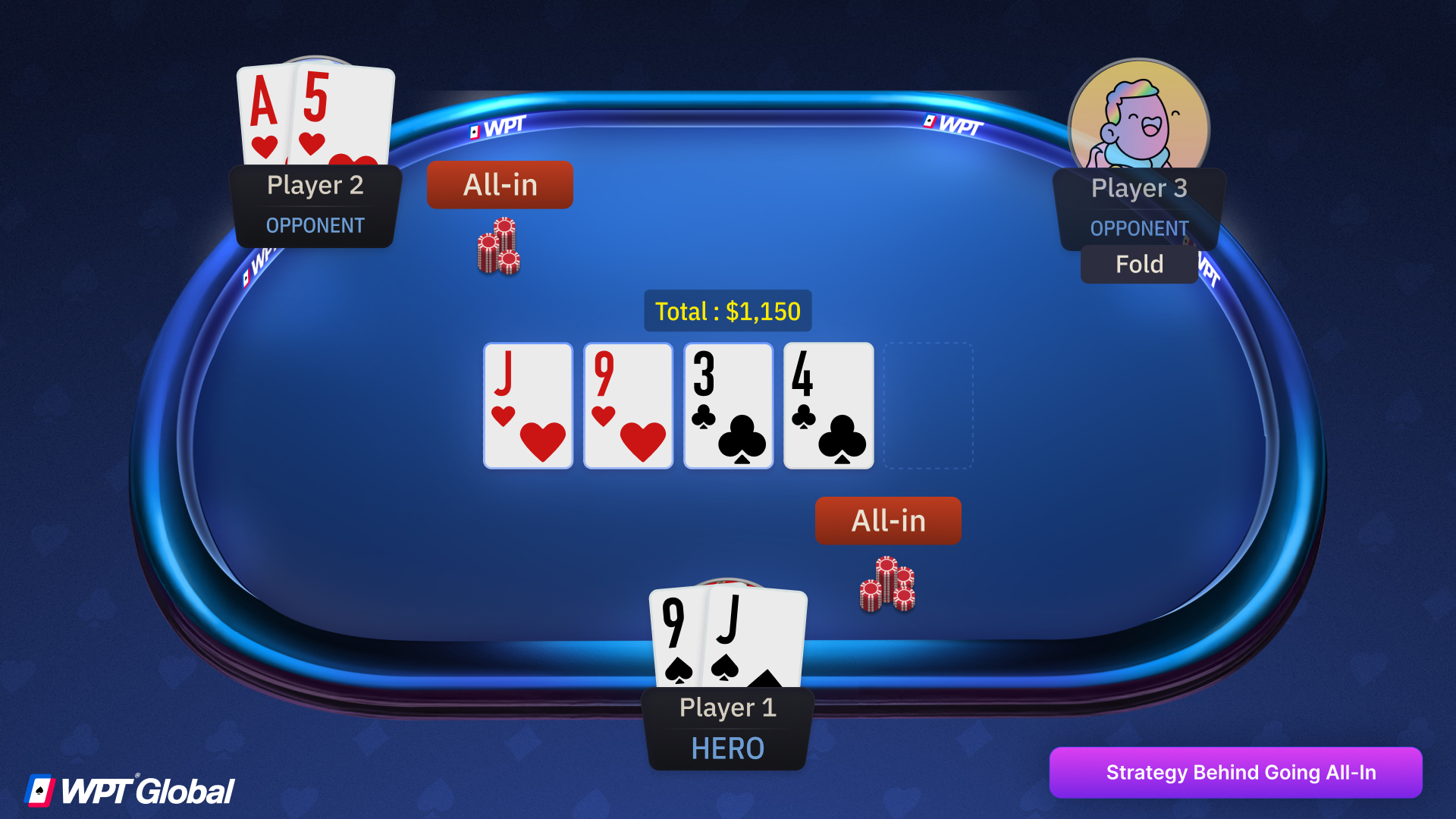The width and height of the screenshot is (1456, 819).
Task: Click the Jack of hearts community card
Action: 528,406
